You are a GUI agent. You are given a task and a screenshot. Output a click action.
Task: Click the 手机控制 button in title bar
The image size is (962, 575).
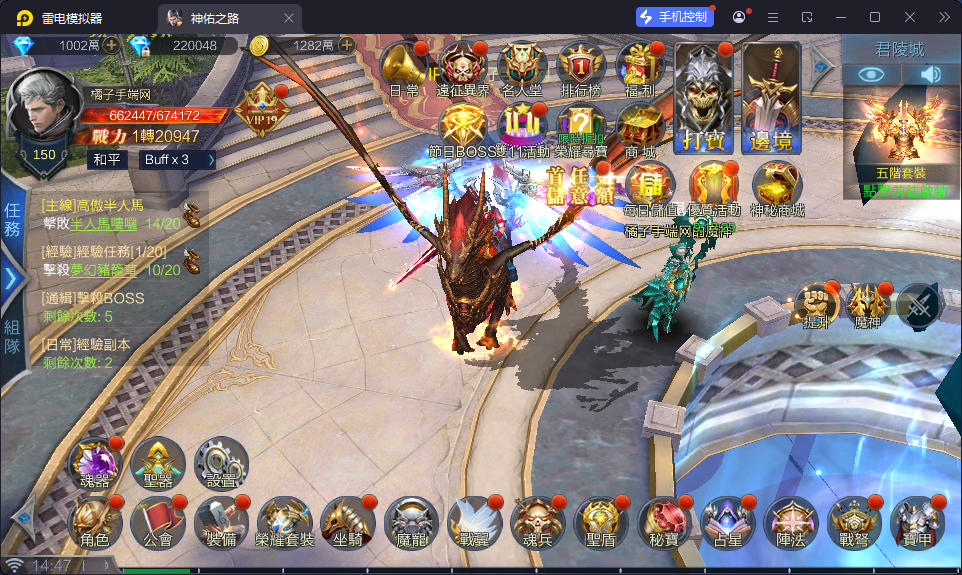tap(675, 17)
